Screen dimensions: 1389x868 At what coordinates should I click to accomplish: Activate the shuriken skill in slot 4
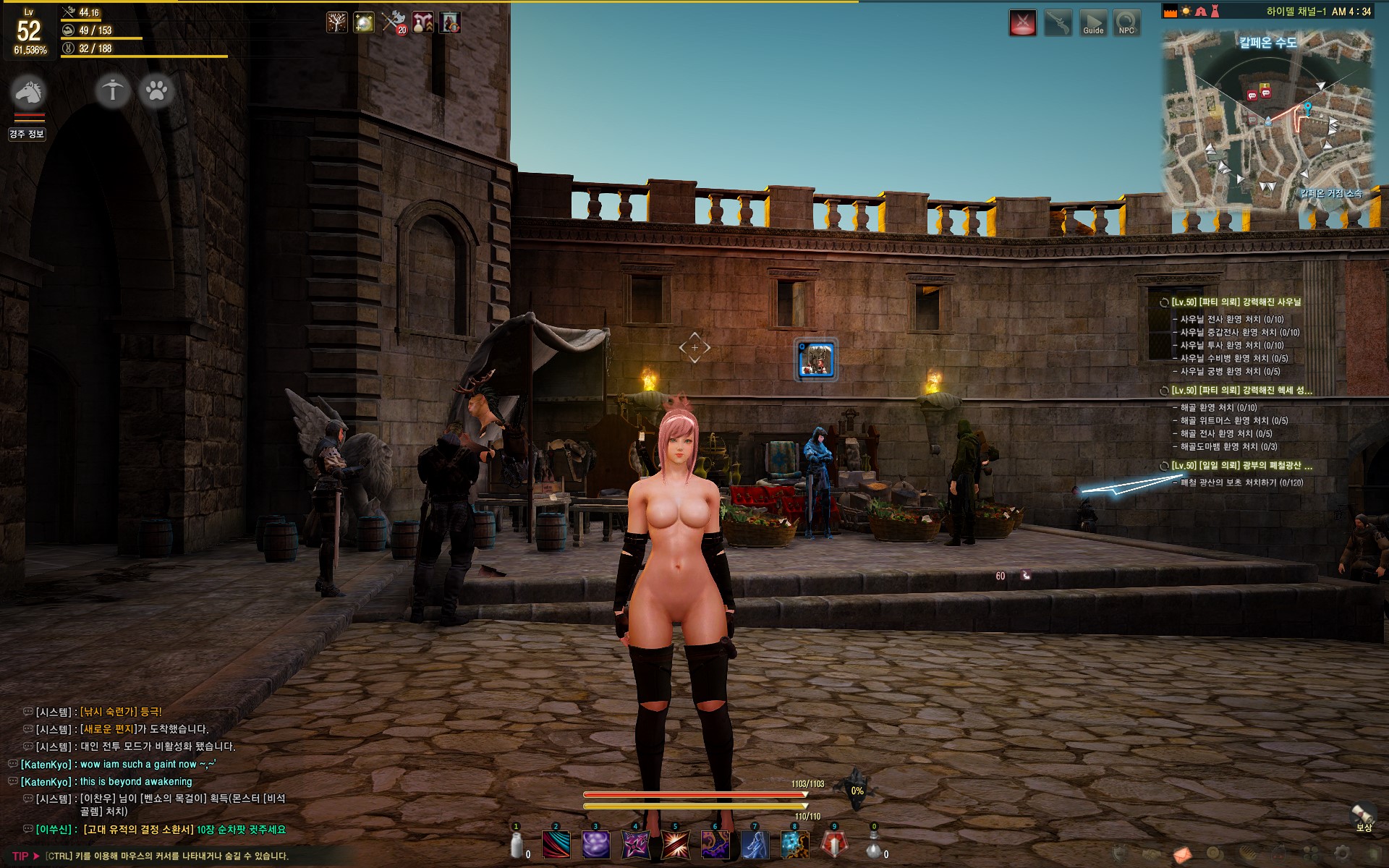(x=635, y=844)
